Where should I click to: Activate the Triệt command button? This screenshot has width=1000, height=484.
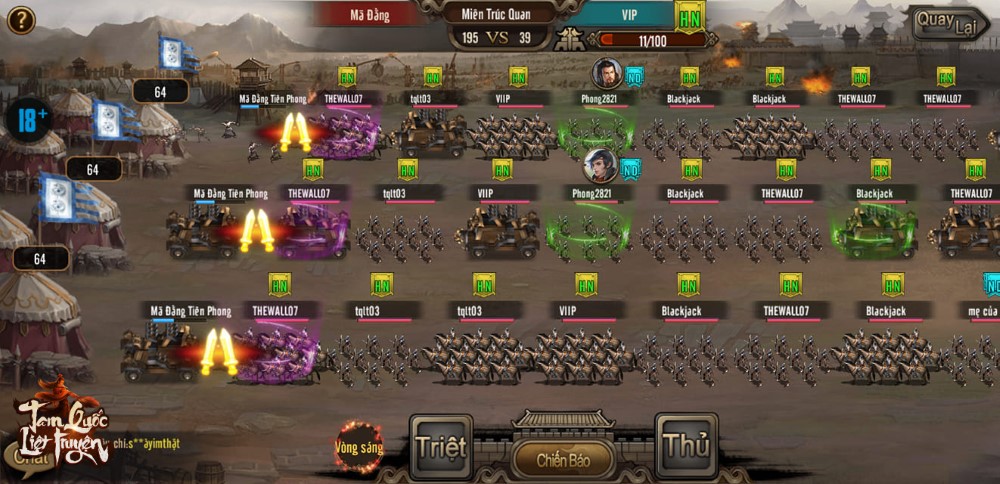pyautogui.click(x=441, y=446)
